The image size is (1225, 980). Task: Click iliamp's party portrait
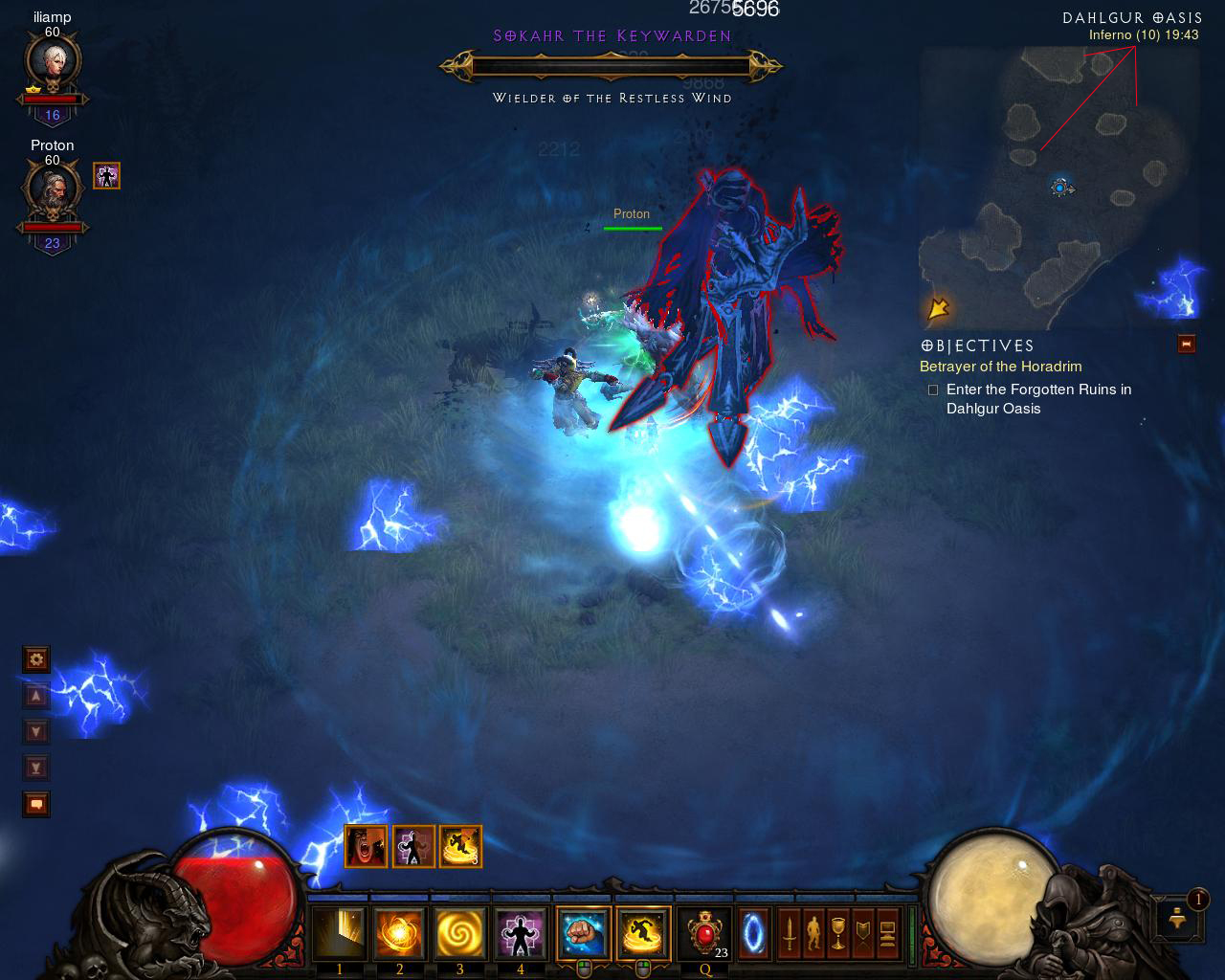[x=52, y=65]
